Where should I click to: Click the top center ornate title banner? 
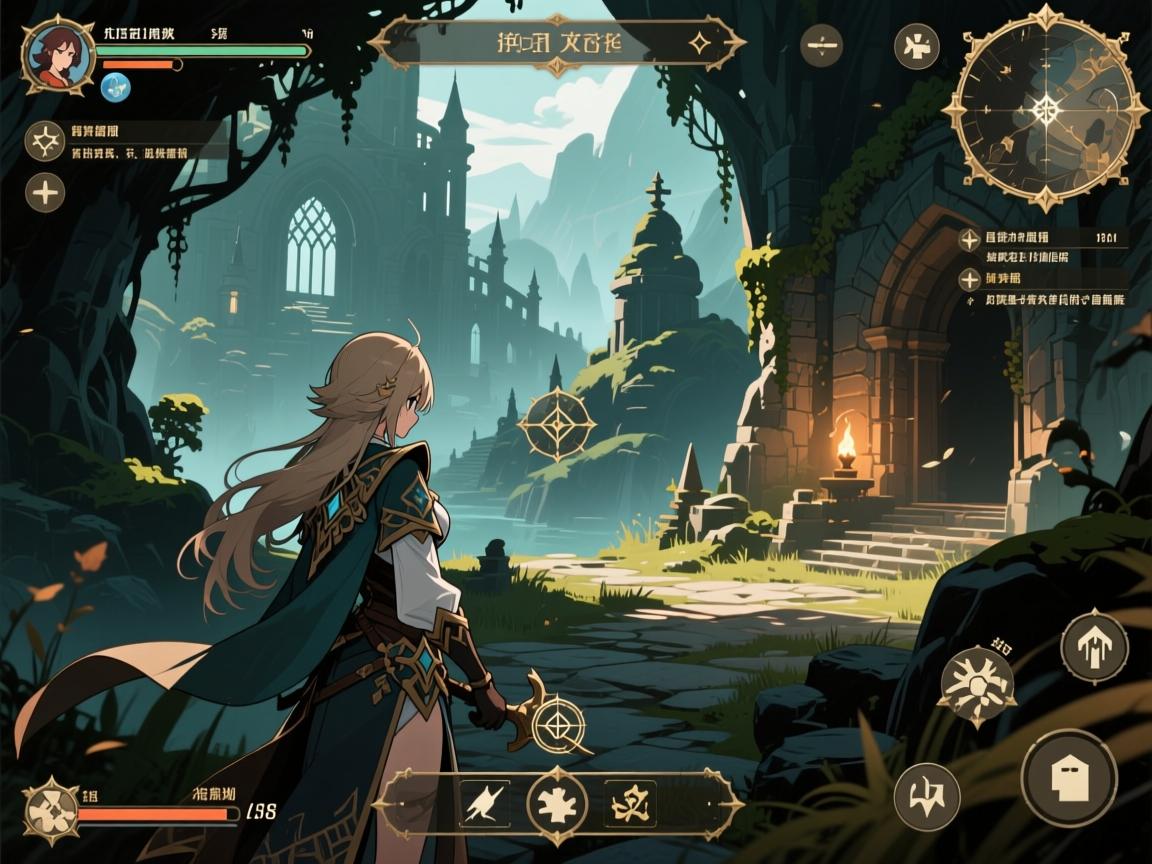tap(557, 43)
